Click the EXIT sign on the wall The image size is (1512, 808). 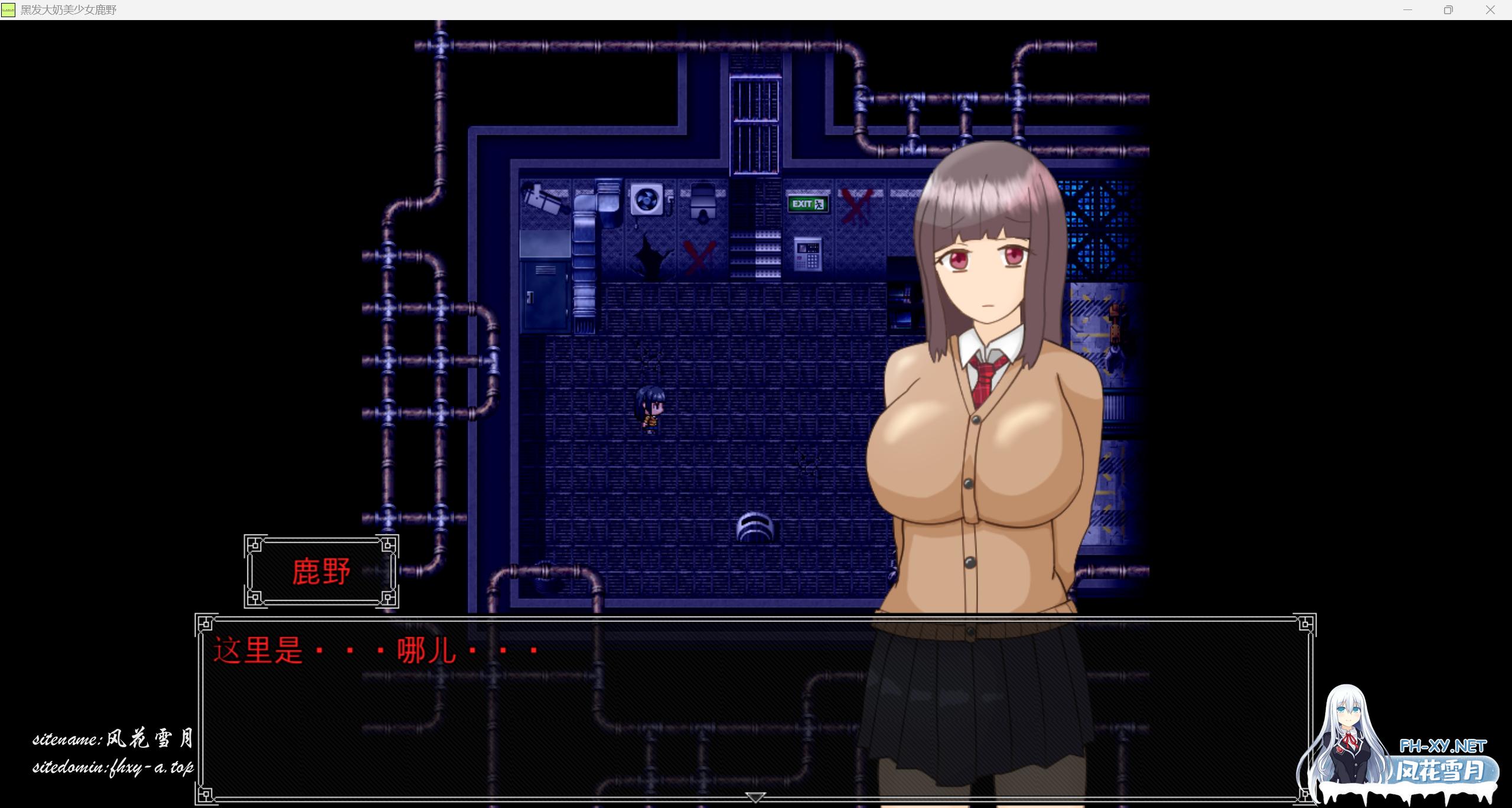807,204
